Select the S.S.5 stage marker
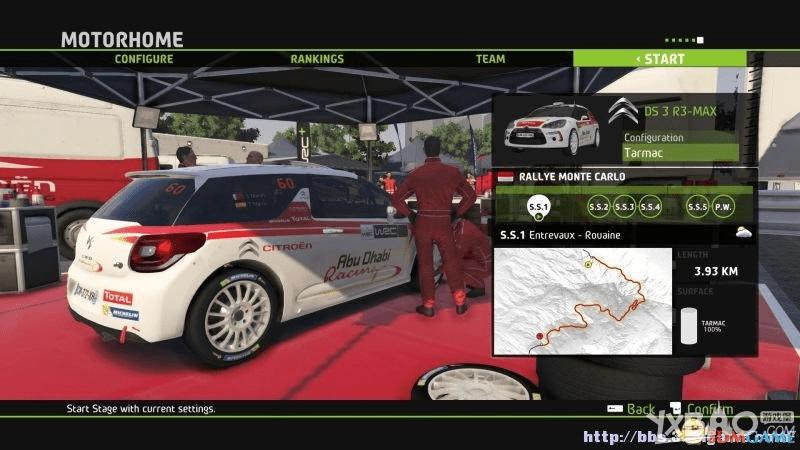This screenshot has width=800, height=450. (x=698, y=207)
